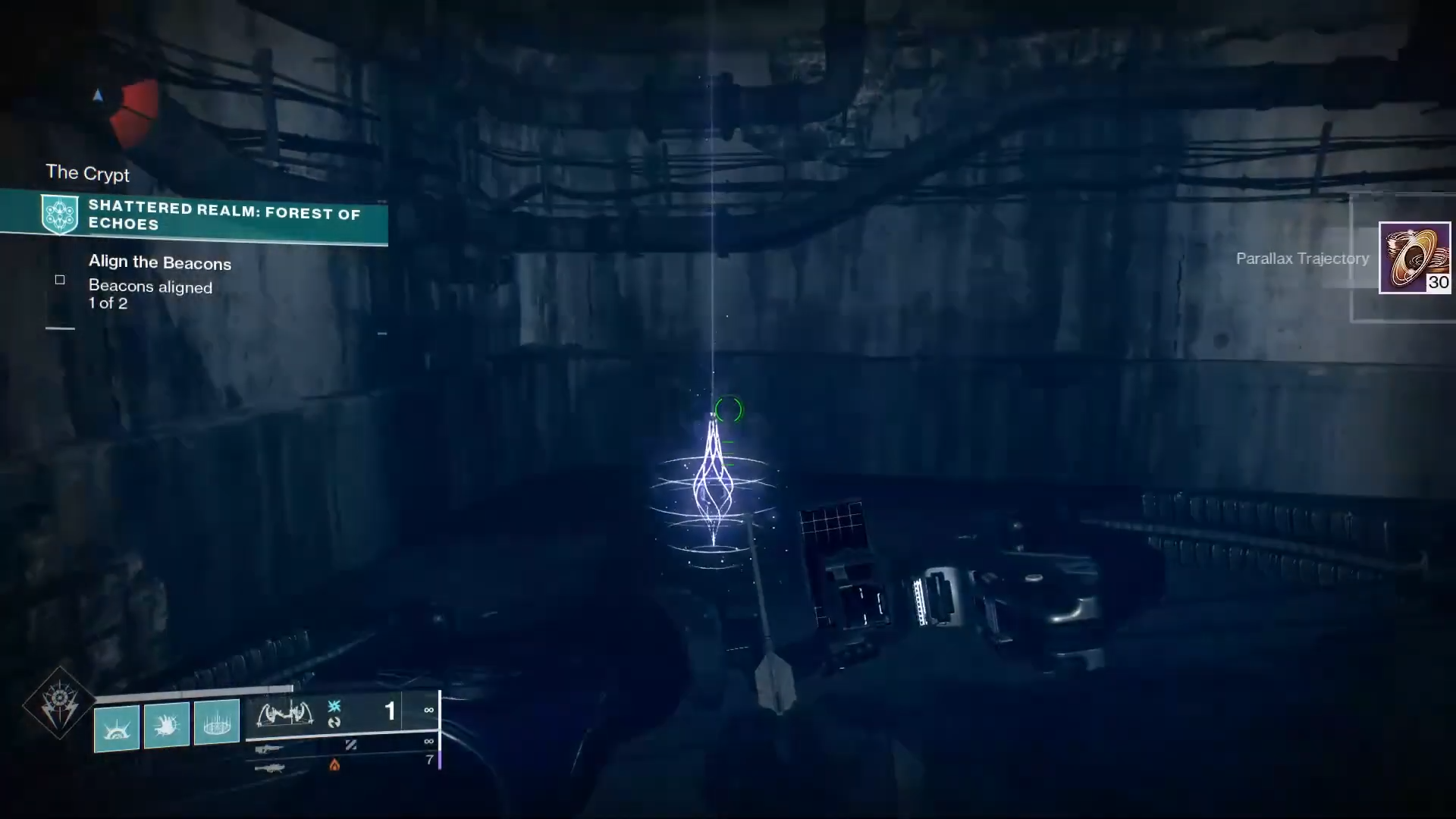The width and height of the screenshot is (1456, 819).
Task: Use the grenade ability icon
Action: [117, 727]
